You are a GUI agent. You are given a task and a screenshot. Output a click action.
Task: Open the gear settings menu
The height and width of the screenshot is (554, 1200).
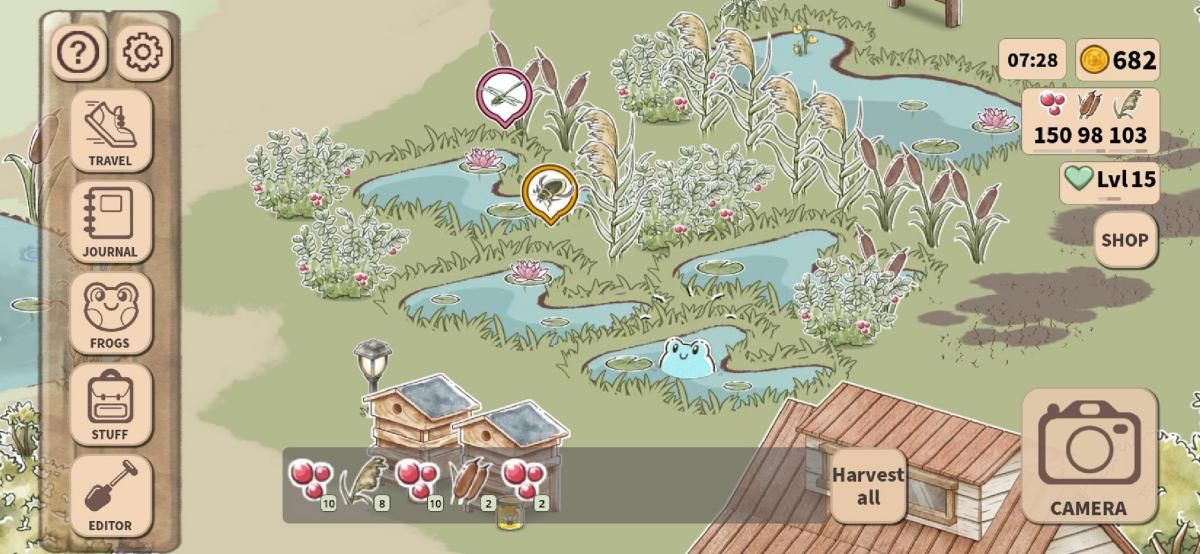(x=144, y=53)
